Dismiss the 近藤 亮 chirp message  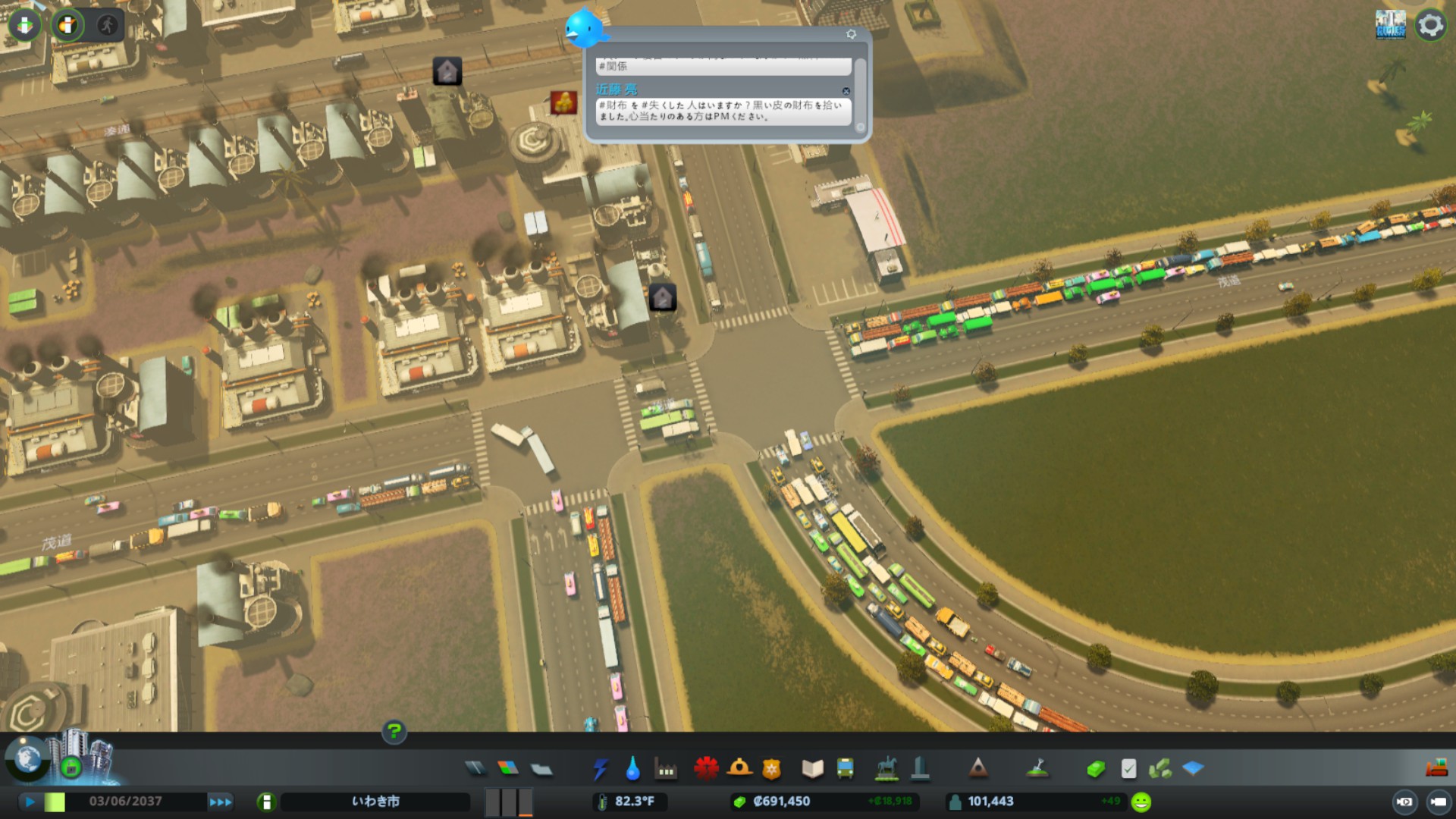846,91
